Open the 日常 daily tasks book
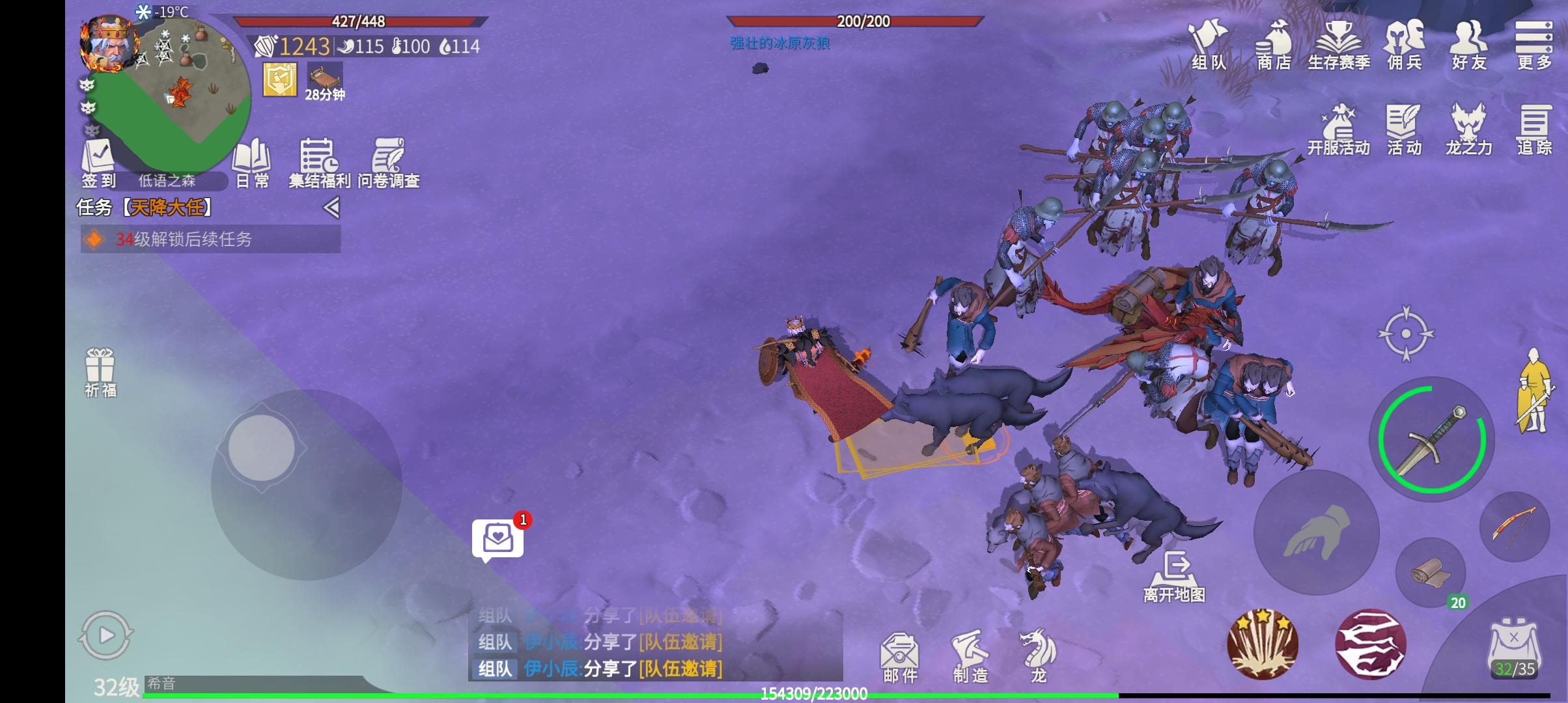 (x=252, y=163)
